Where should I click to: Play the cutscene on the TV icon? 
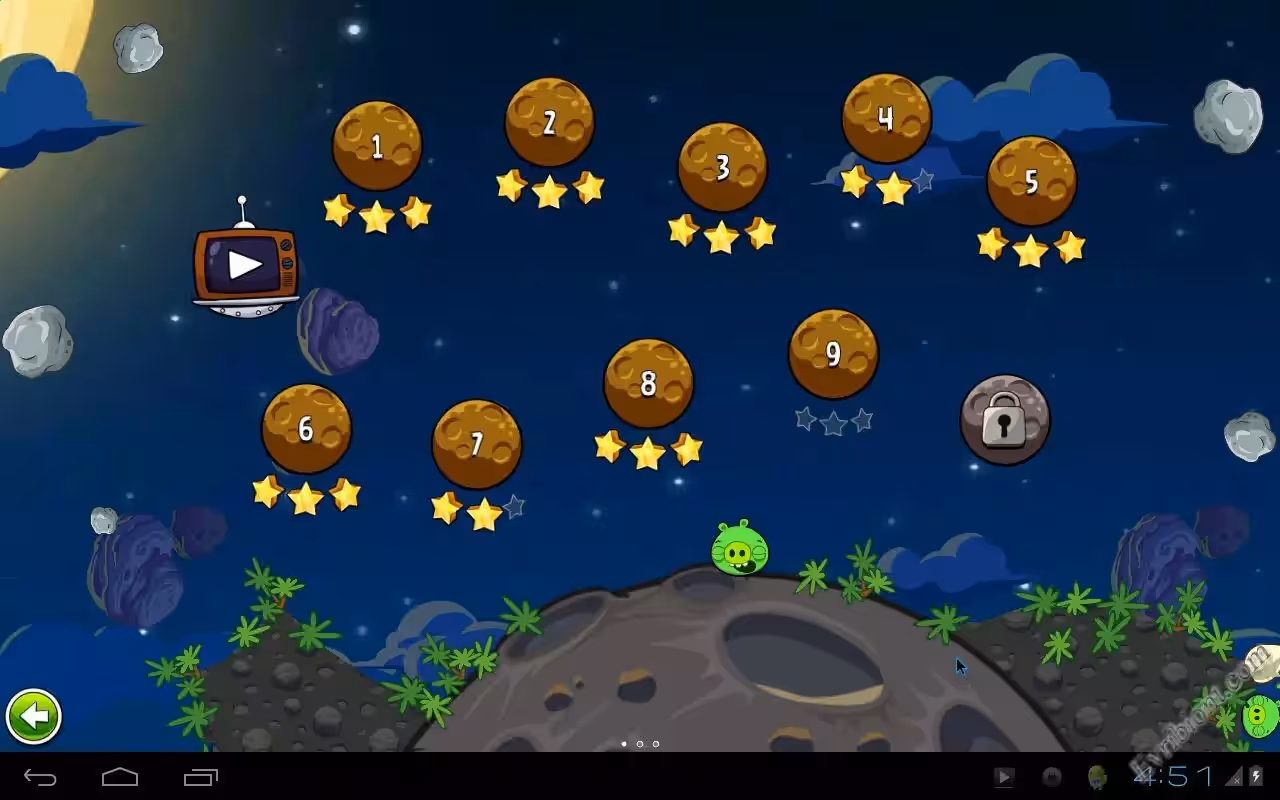coord(245,264)
